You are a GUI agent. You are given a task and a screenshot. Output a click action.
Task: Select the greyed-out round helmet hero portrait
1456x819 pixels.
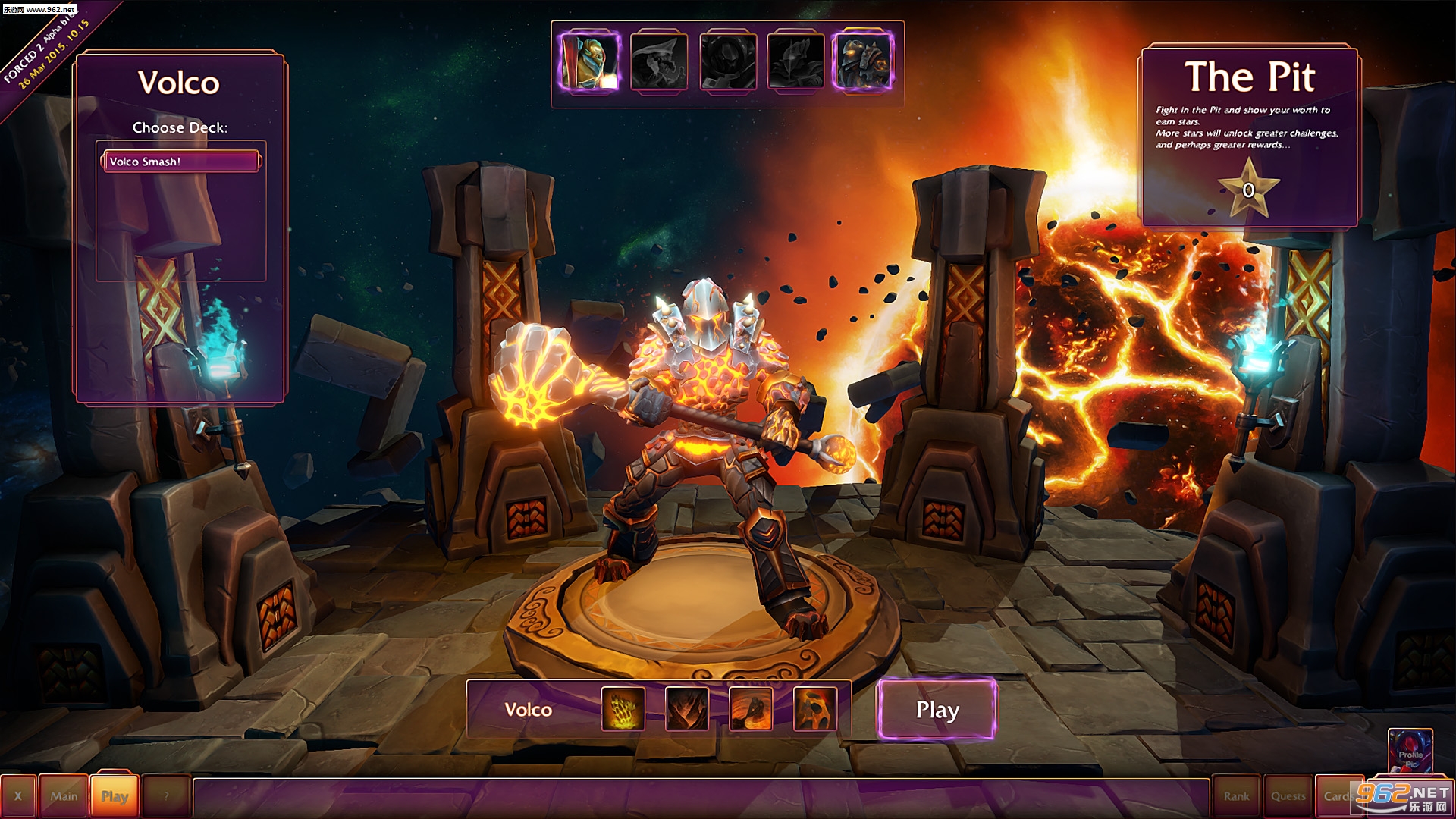(x=727, y=62)
